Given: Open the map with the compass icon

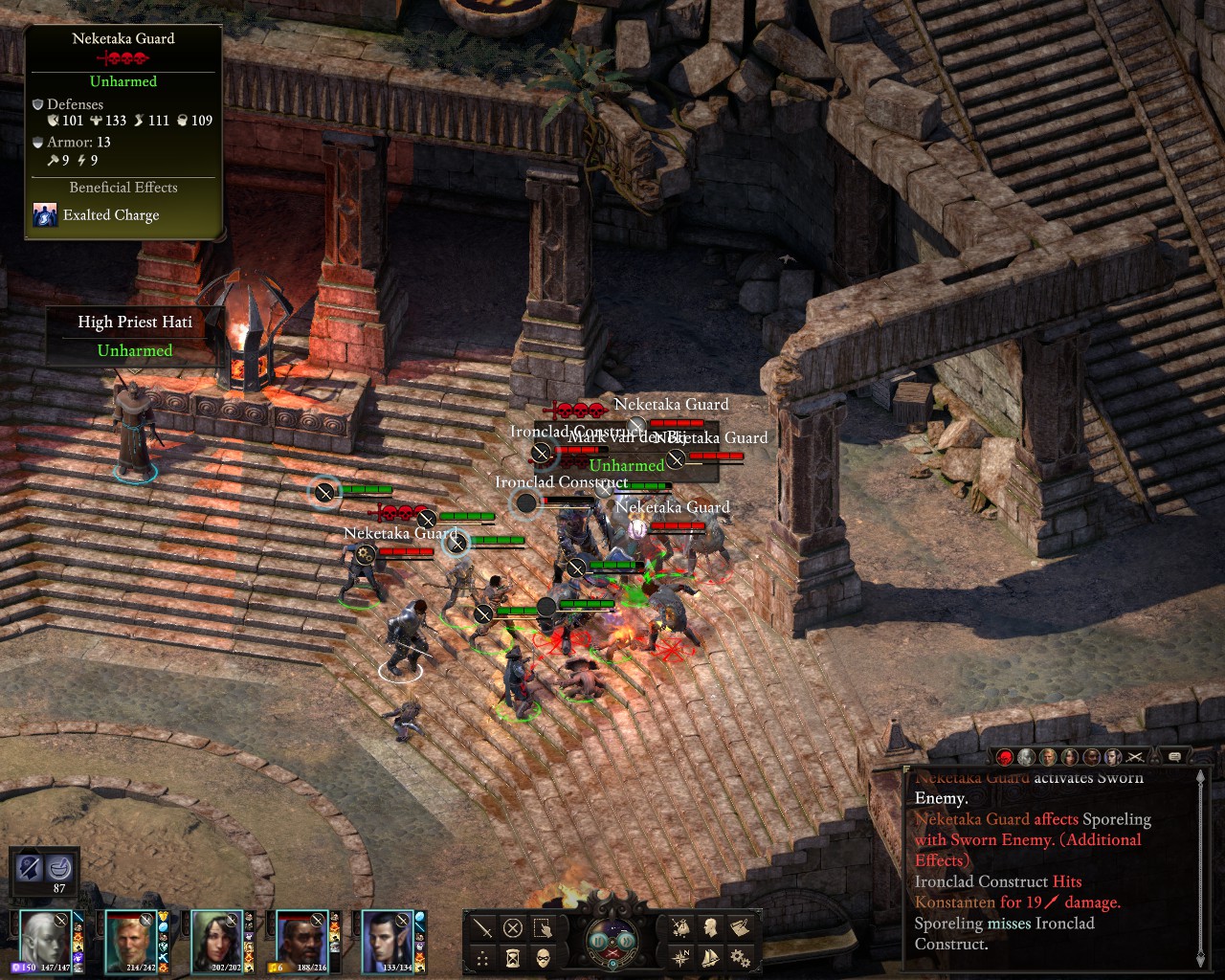Looking at the screenshot, I should (680, 956).
